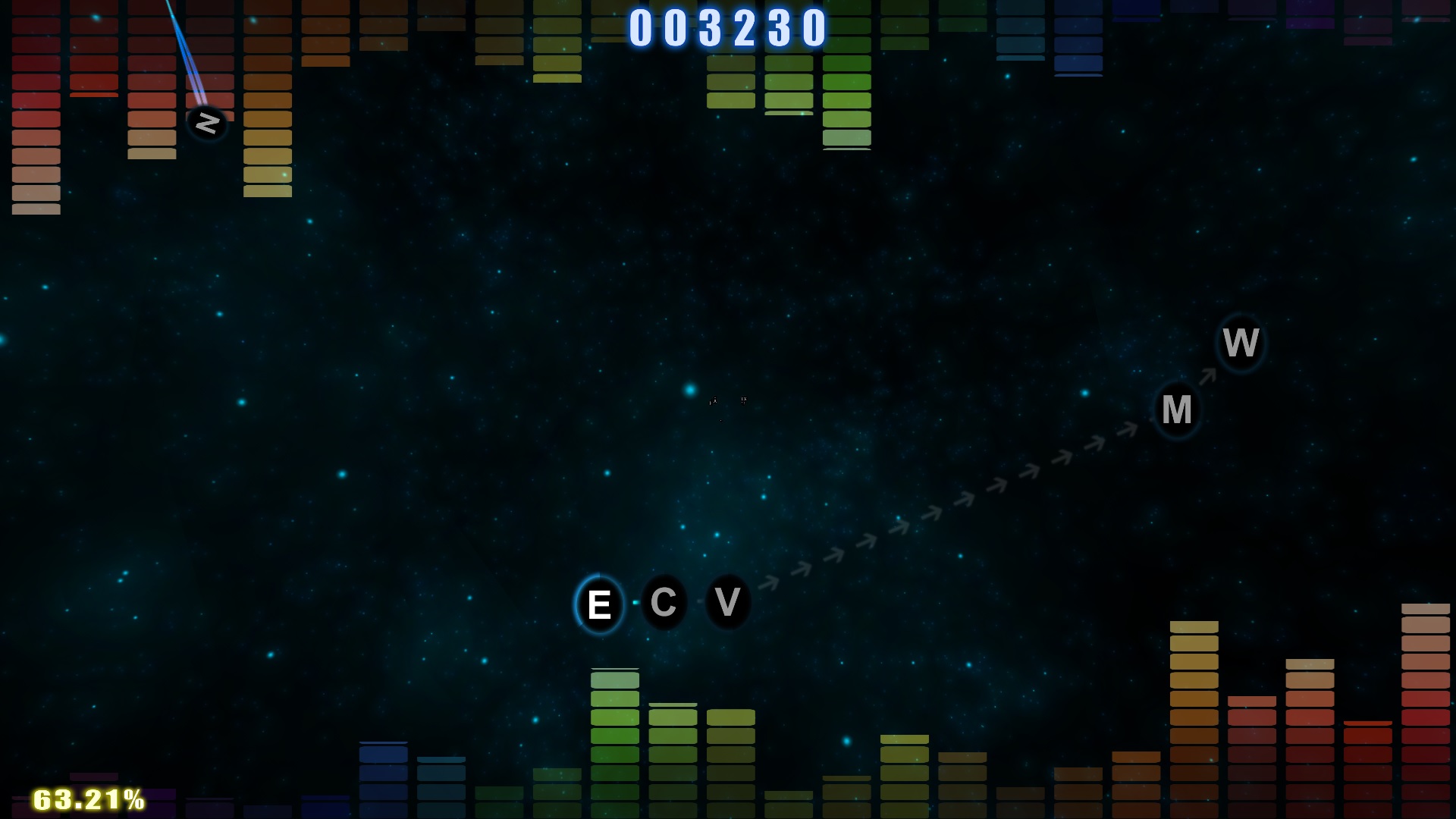Select the bright glowing star near screen center

pos(689,389)
